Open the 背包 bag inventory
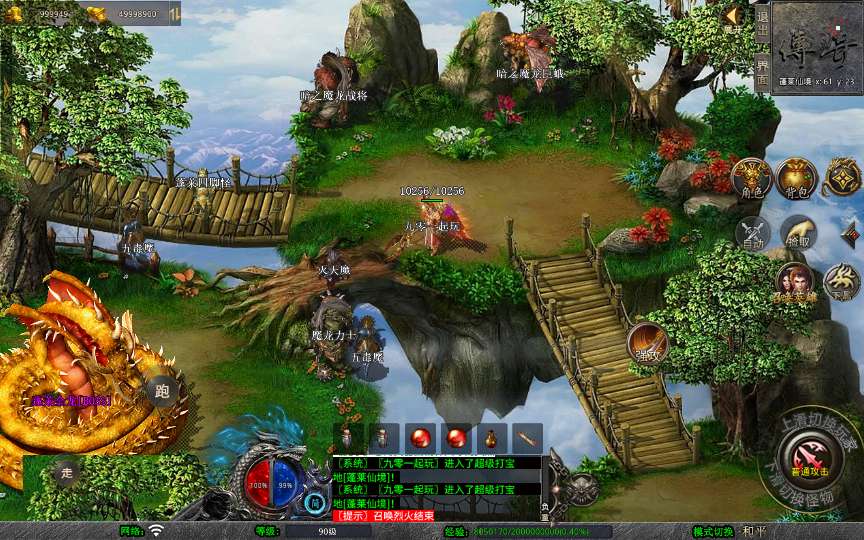This screenshot has height=540, width=864. pyautogui.click(x=796, y=178)
